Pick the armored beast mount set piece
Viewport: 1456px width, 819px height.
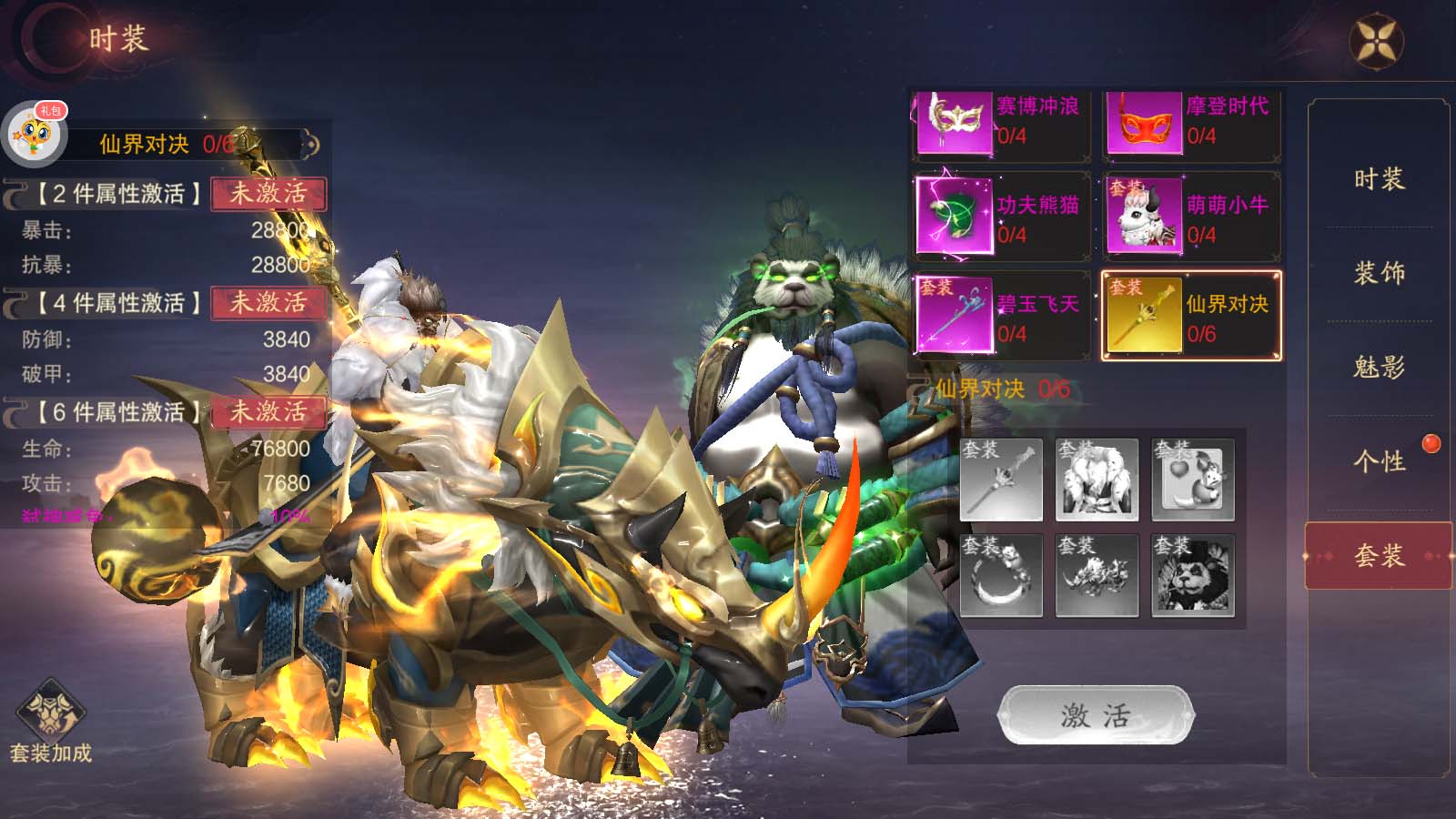[x=1097, y=576]
